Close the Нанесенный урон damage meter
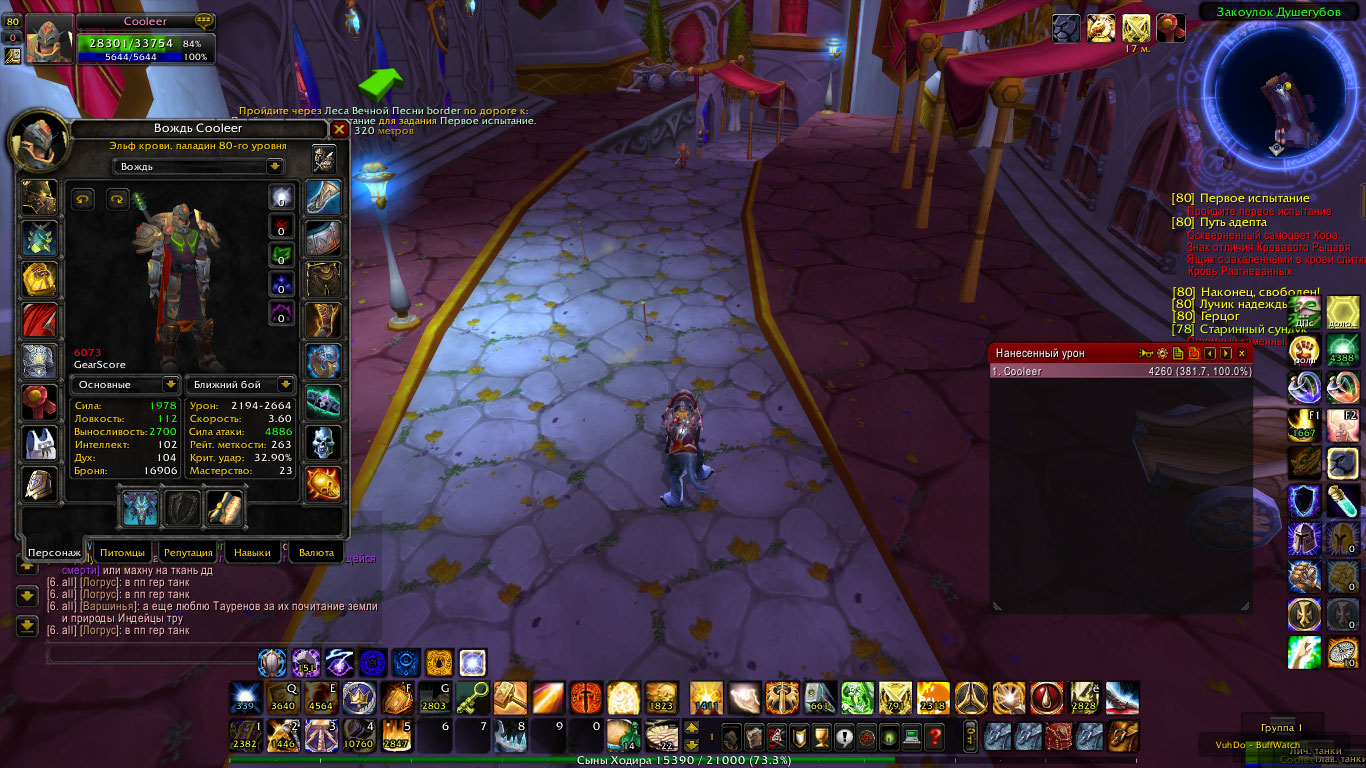1366x768 pixels. coord(1242,353)
